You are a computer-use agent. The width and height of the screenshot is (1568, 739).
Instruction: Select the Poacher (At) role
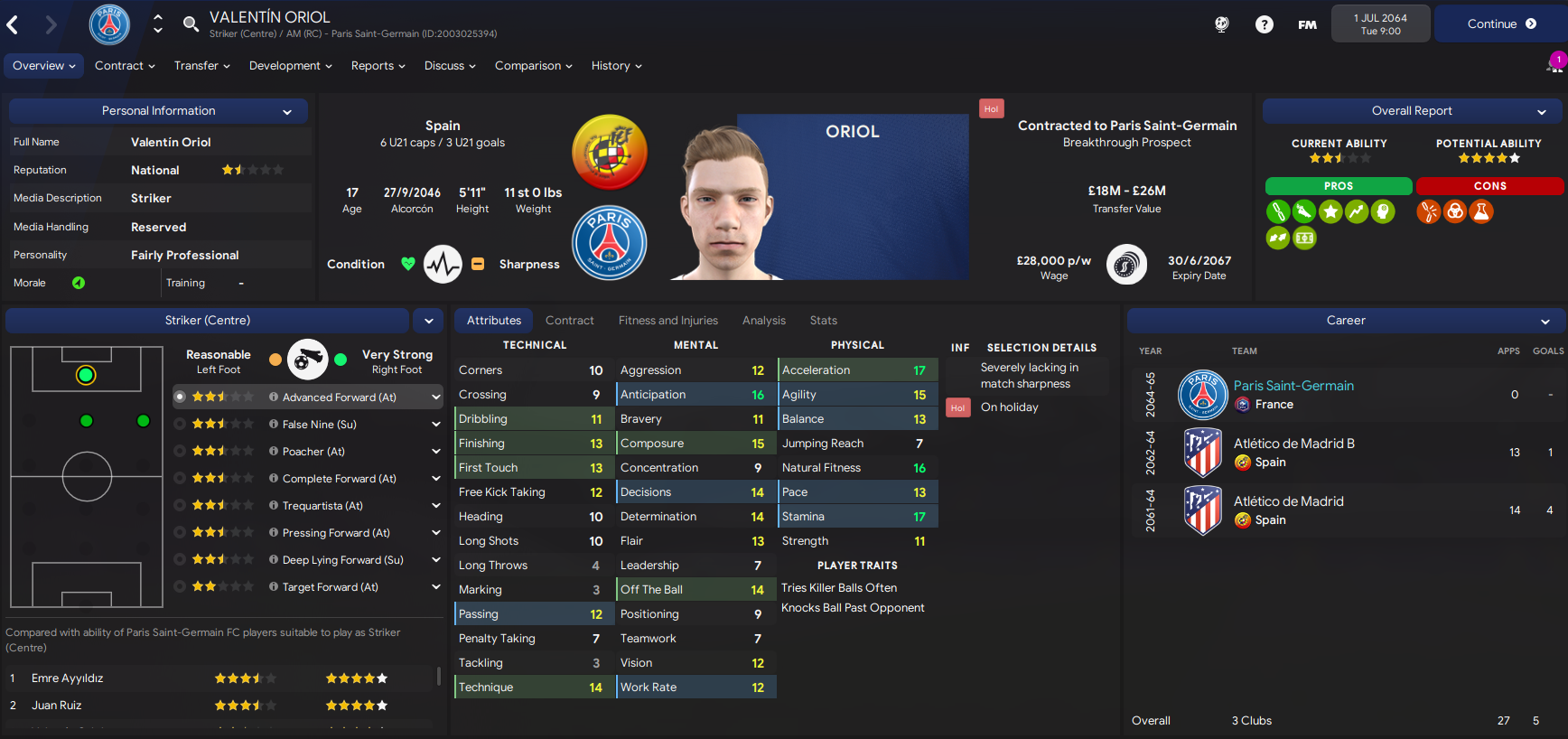click(313, 452)
